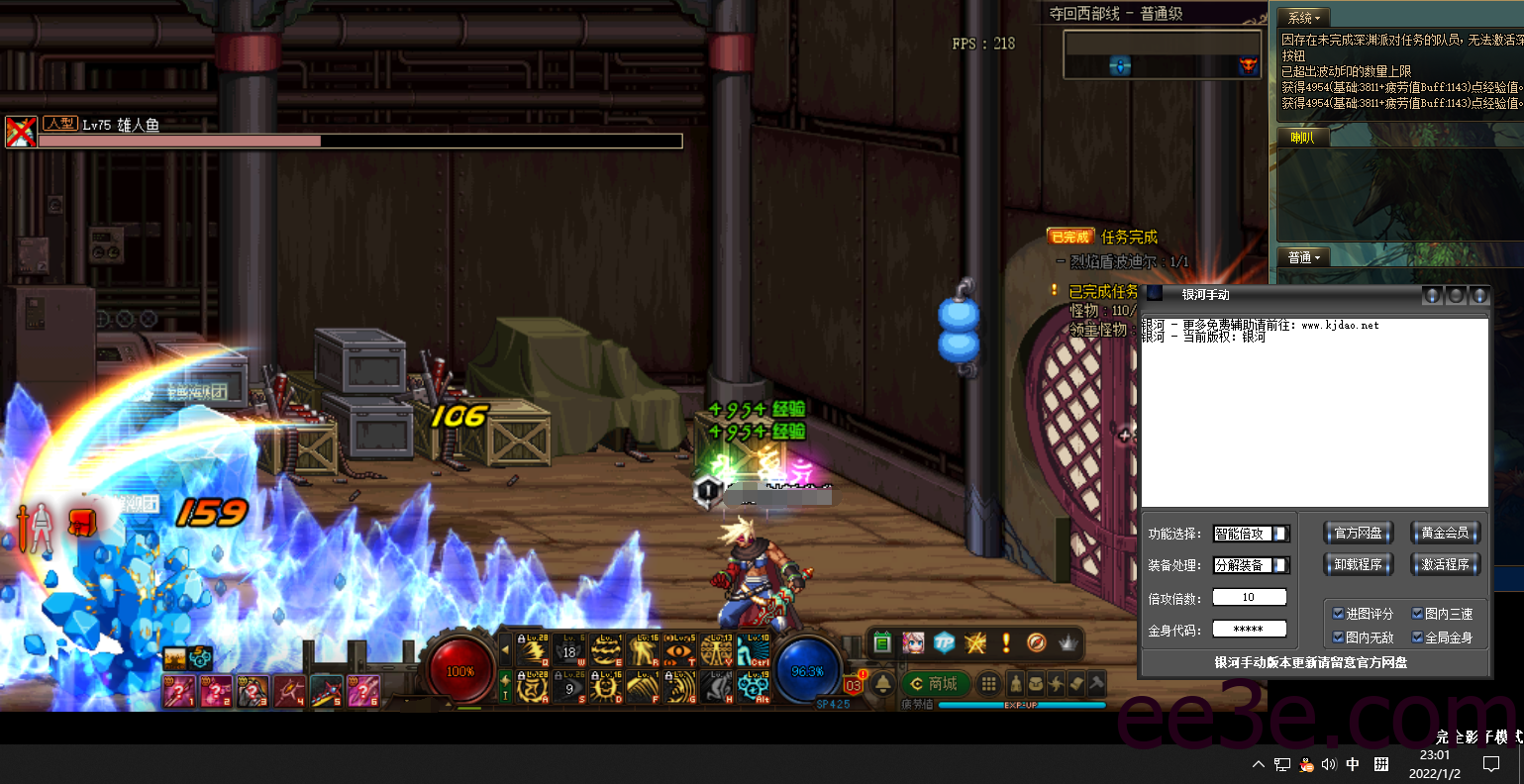Open the TP hexagon icon

[944, 643]
